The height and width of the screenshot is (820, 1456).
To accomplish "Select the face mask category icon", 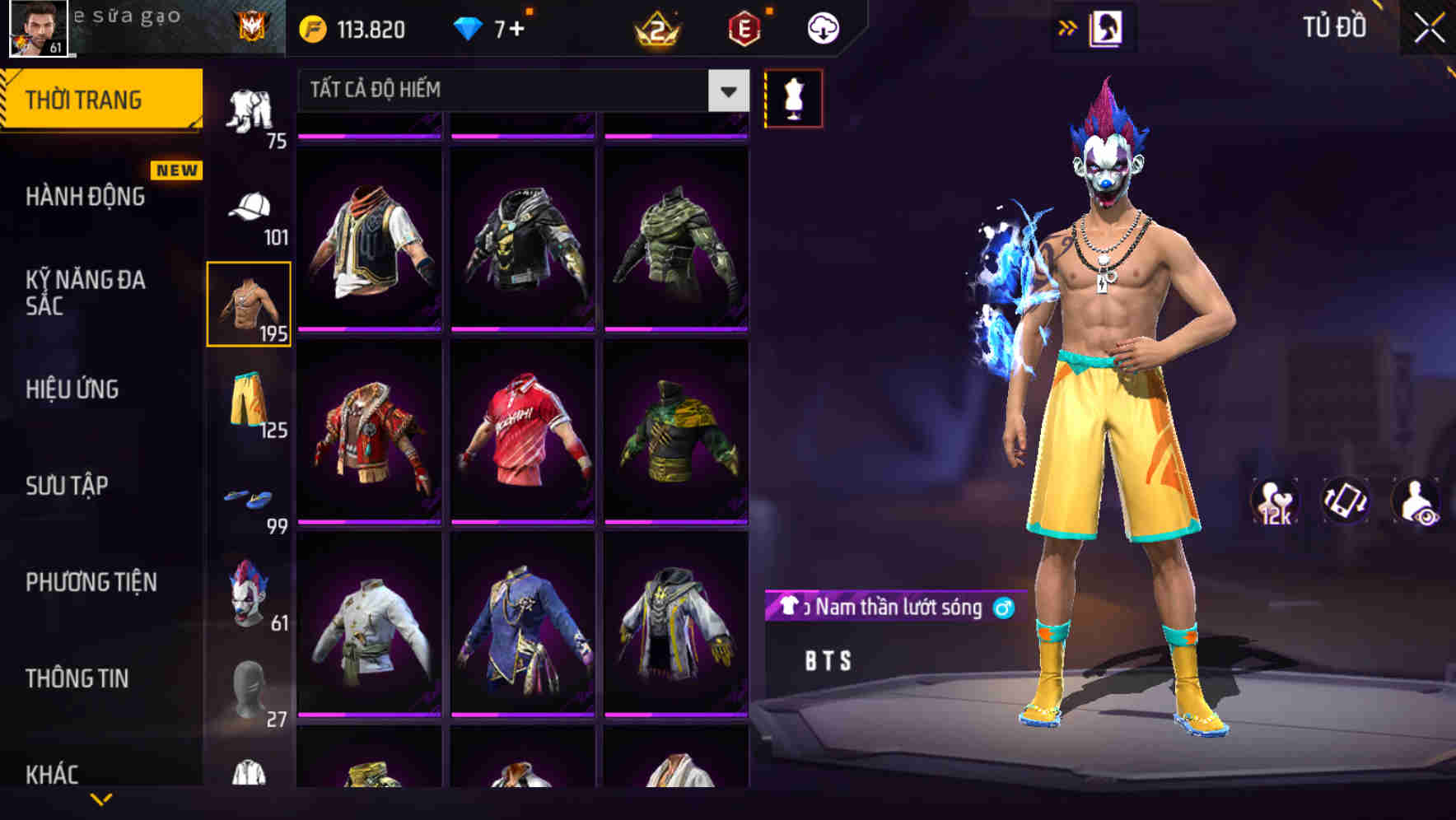I will (249, 688).
